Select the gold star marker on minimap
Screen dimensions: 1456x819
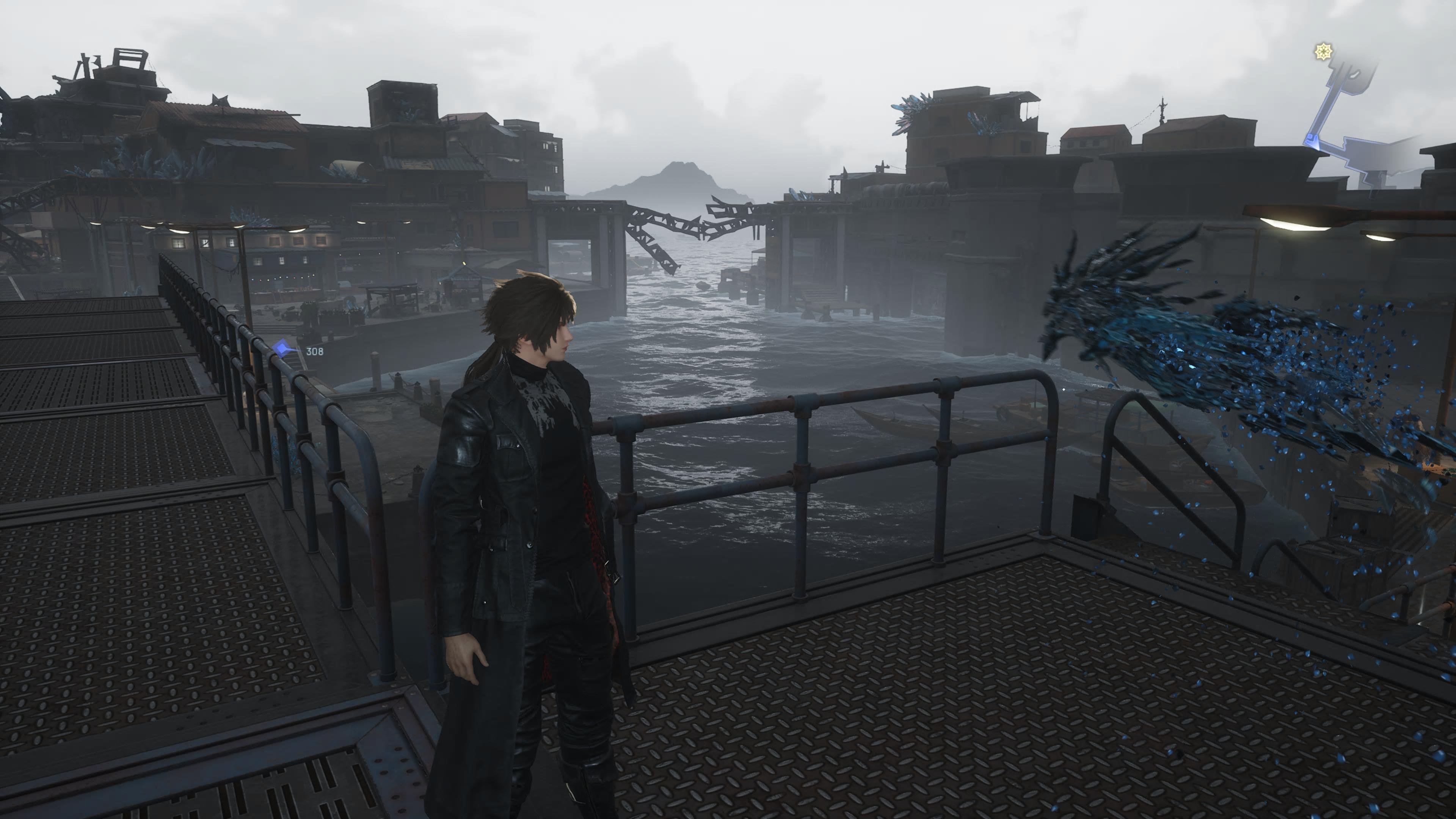pos(1323,53)
